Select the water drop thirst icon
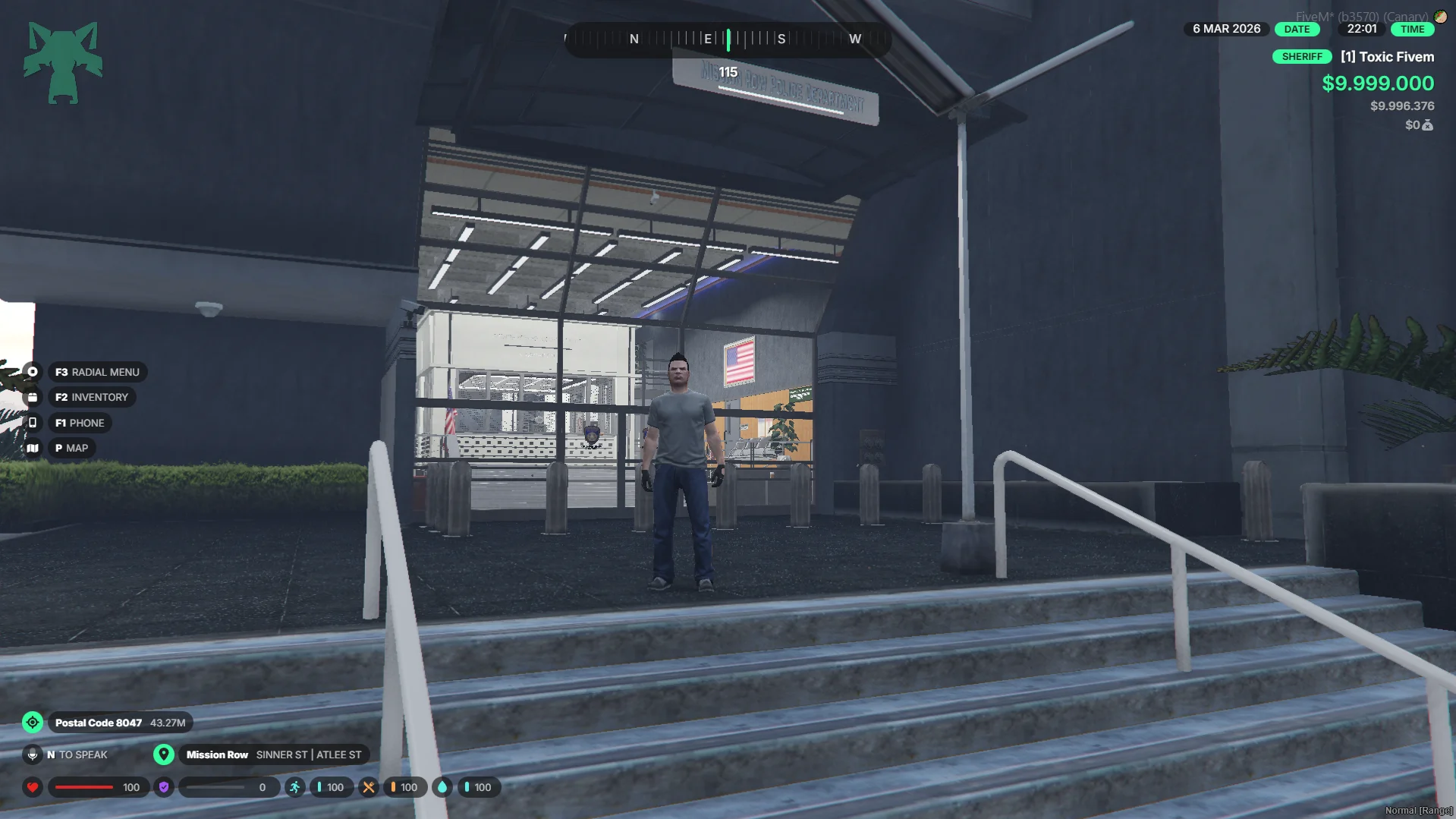 442,787
